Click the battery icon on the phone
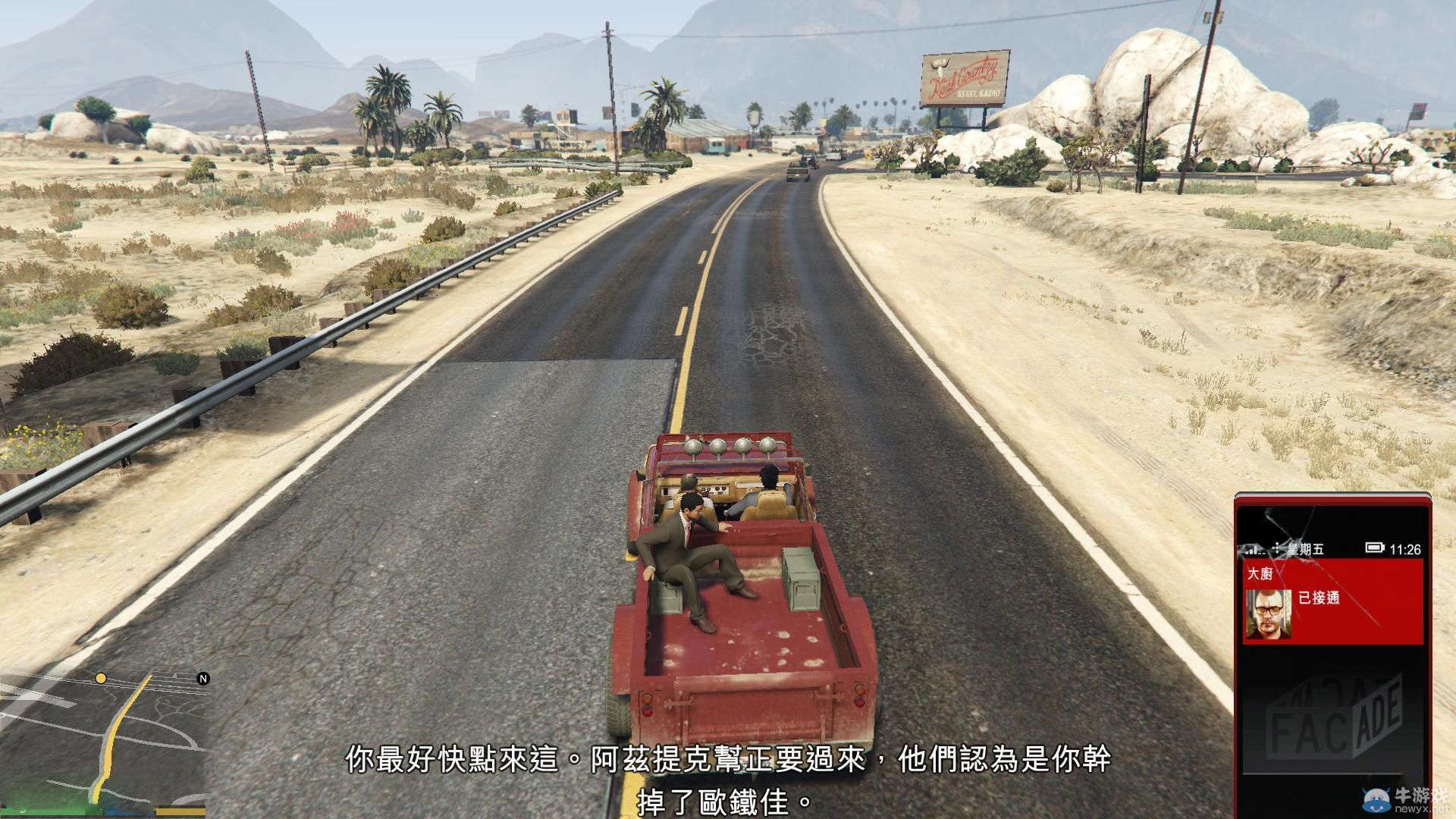Image resolution: width=1456 pixels, height=819 pixels. pos(1374,548)
